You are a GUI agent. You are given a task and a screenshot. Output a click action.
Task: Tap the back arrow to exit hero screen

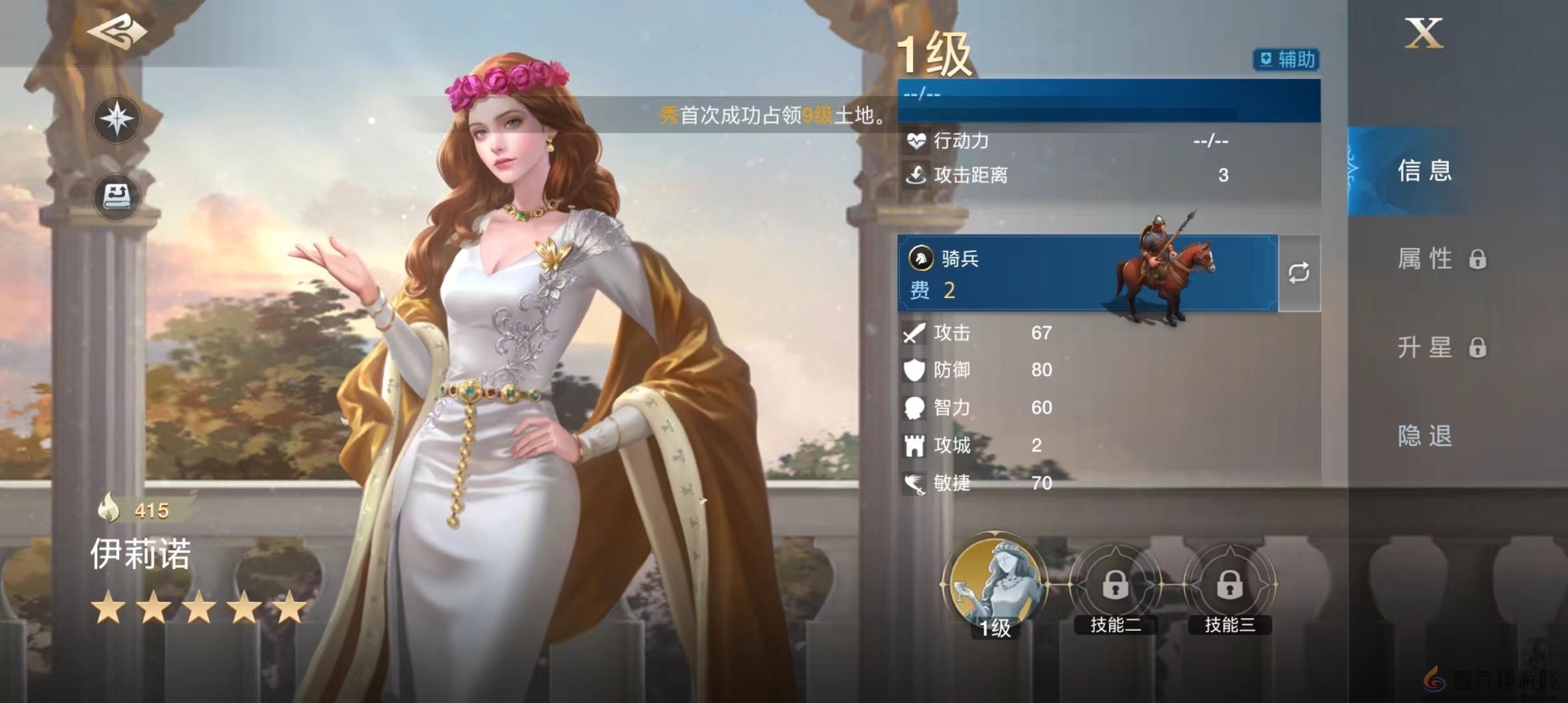pos(117,31)
